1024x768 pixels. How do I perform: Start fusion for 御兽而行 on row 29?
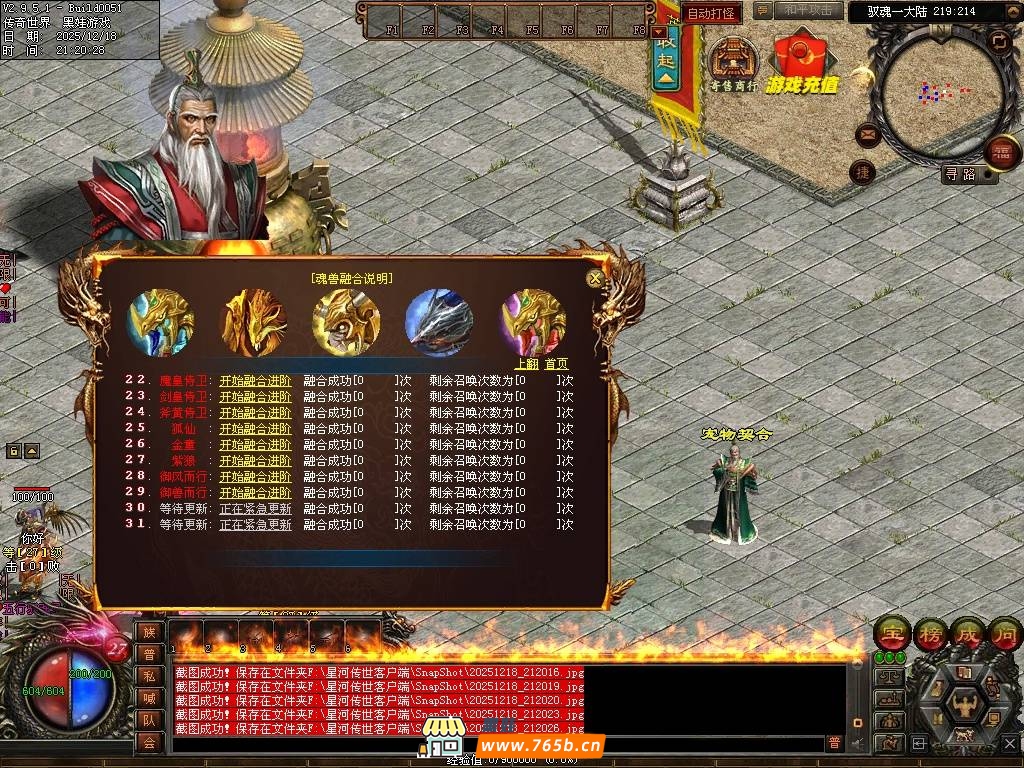pyautogui.click(x=256, y=492)
